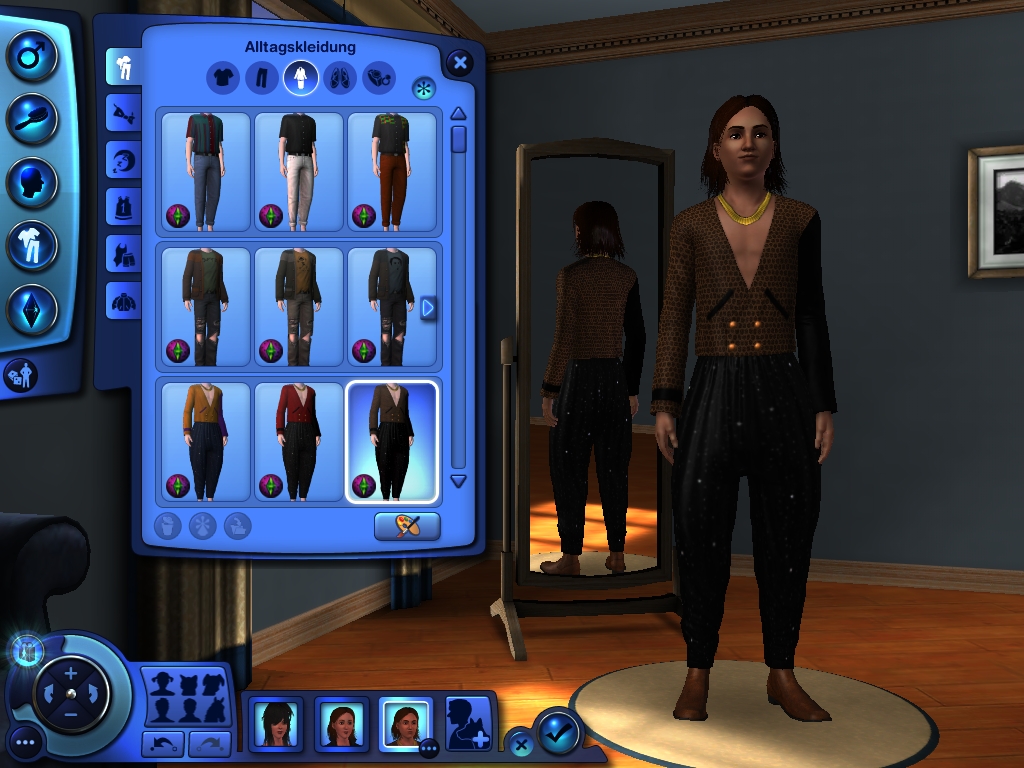The image size is (1024, 768).
Task: Switch to the pants clothing tab
Action: pos(261,77)
